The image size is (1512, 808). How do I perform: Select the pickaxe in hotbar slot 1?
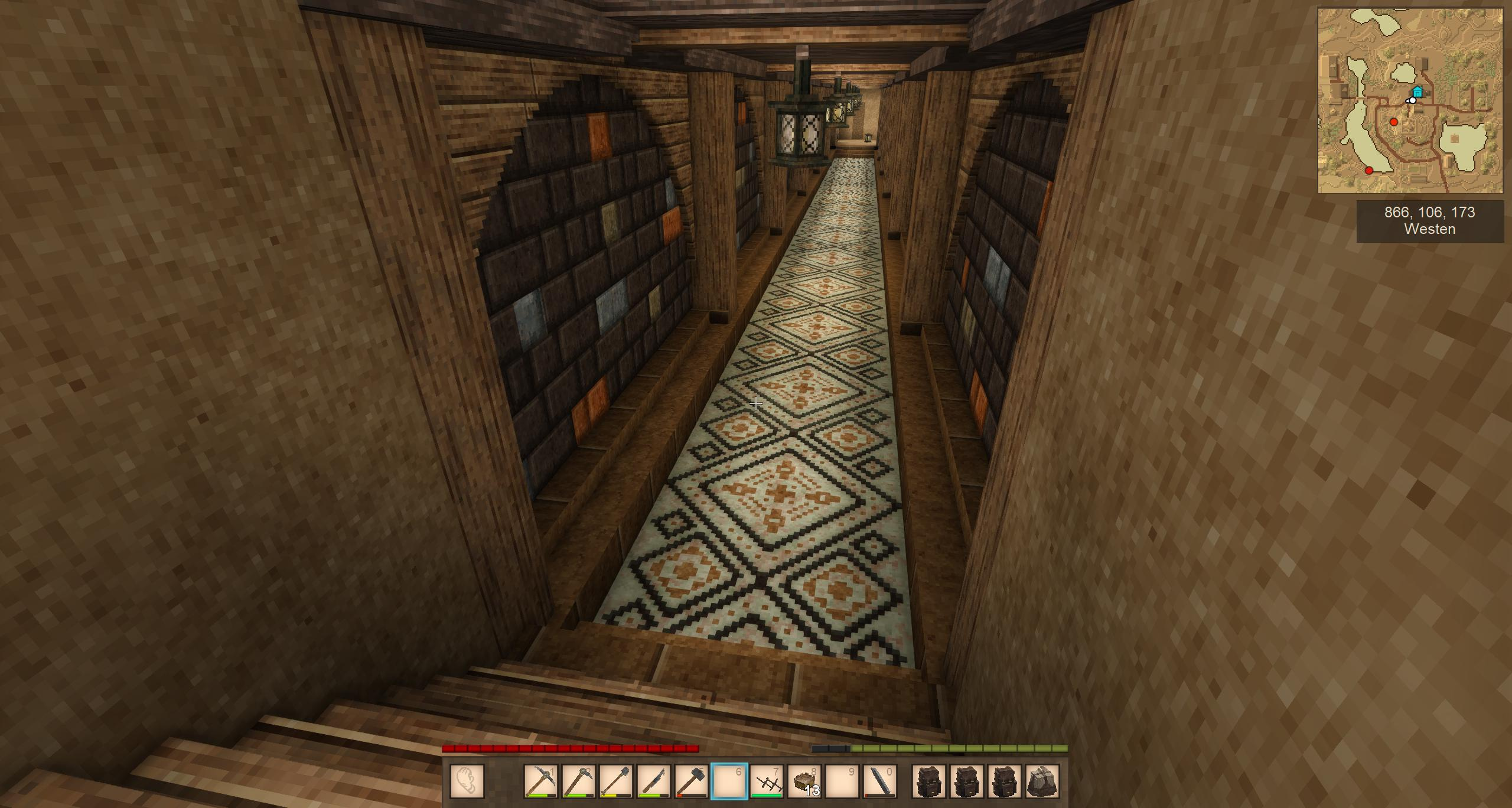[540, 781]
